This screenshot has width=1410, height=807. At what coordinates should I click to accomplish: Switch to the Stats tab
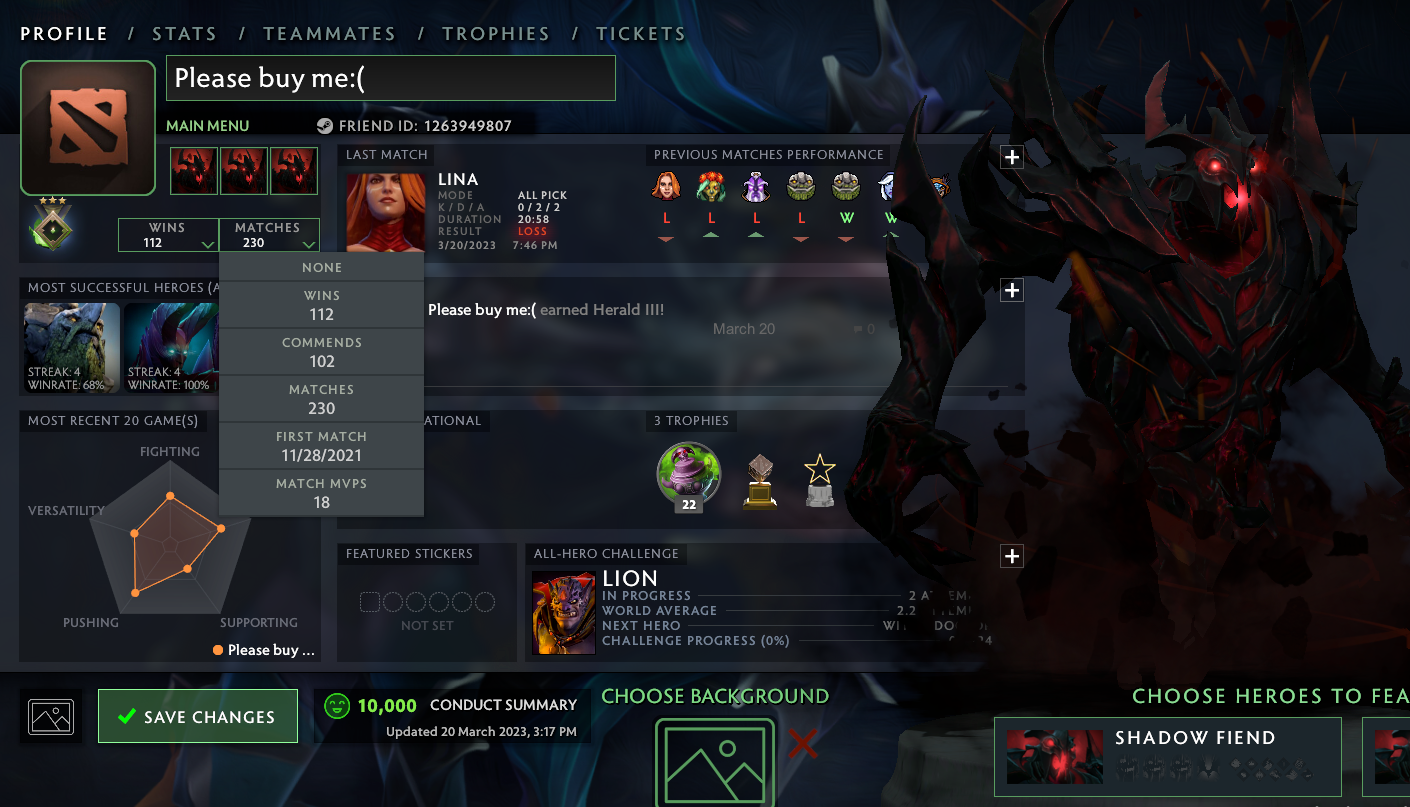[x=184, y=34]
